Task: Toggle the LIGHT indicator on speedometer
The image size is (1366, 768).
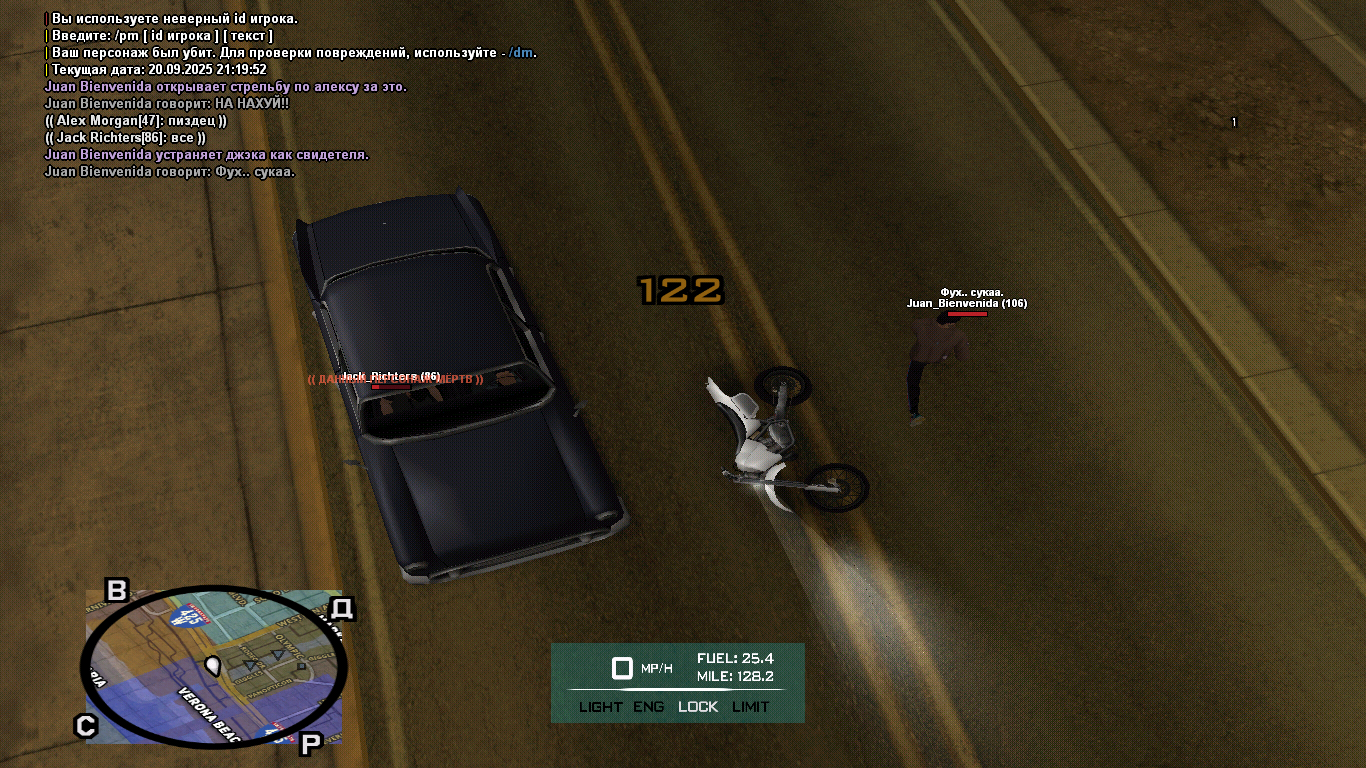Action: [x=600, y=707]
